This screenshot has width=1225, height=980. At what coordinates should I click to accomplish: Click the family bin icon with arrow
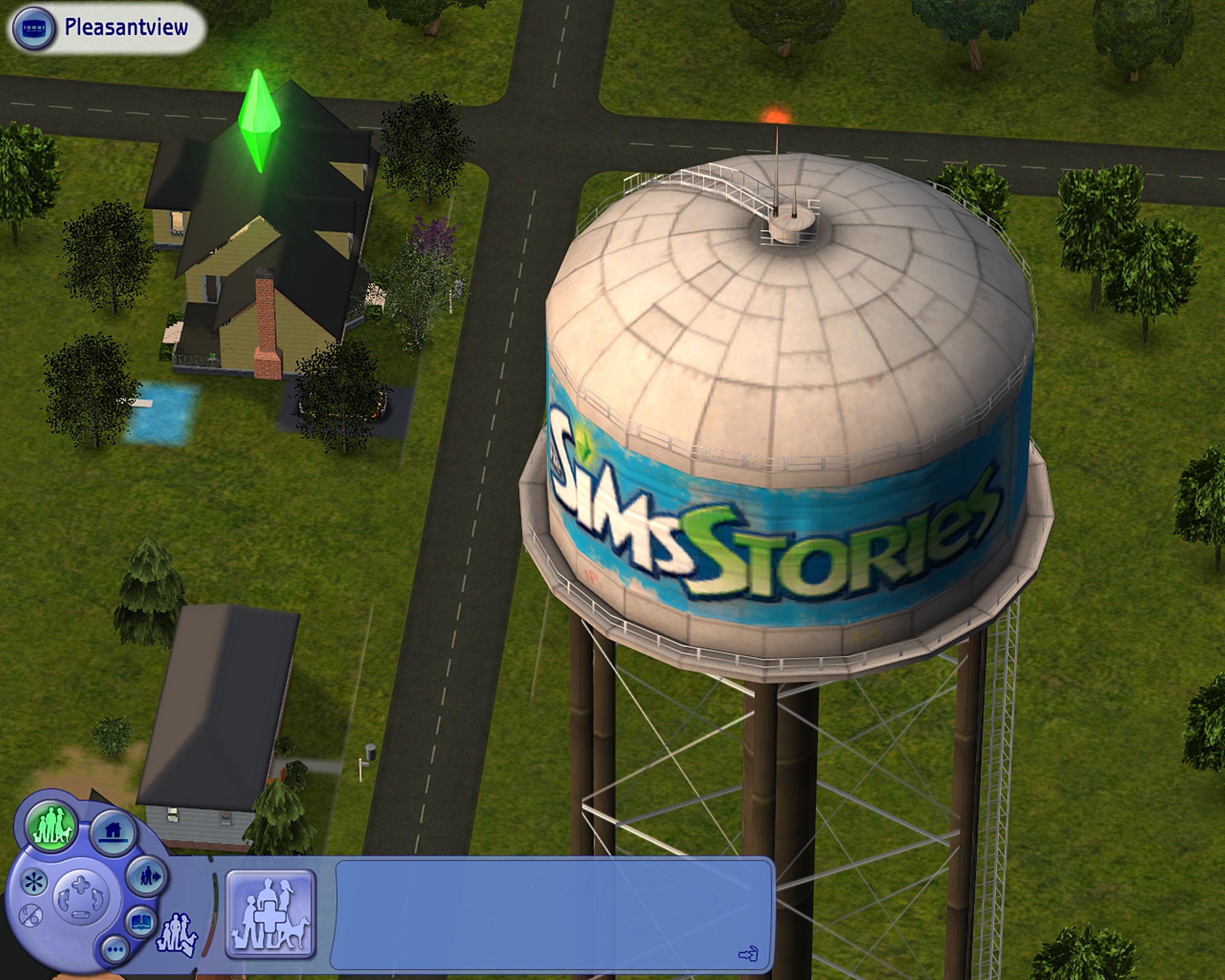(x=177, y=935)
